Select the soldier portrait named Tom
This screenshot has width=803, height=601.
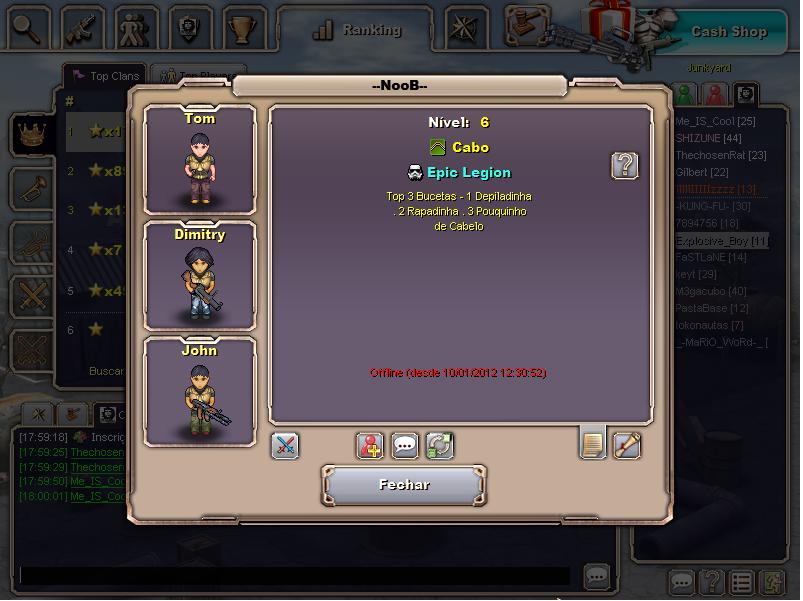point(200,158)
